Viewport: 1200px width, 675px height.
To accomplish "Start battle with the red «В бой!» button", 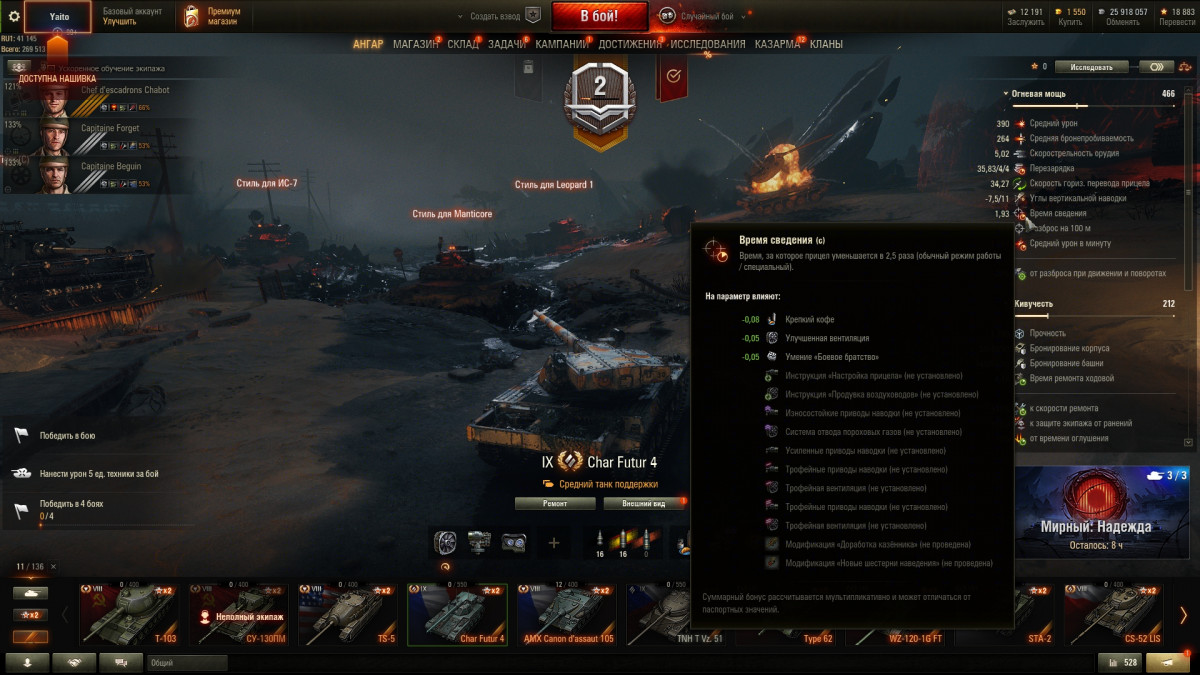I will [599, 16].
